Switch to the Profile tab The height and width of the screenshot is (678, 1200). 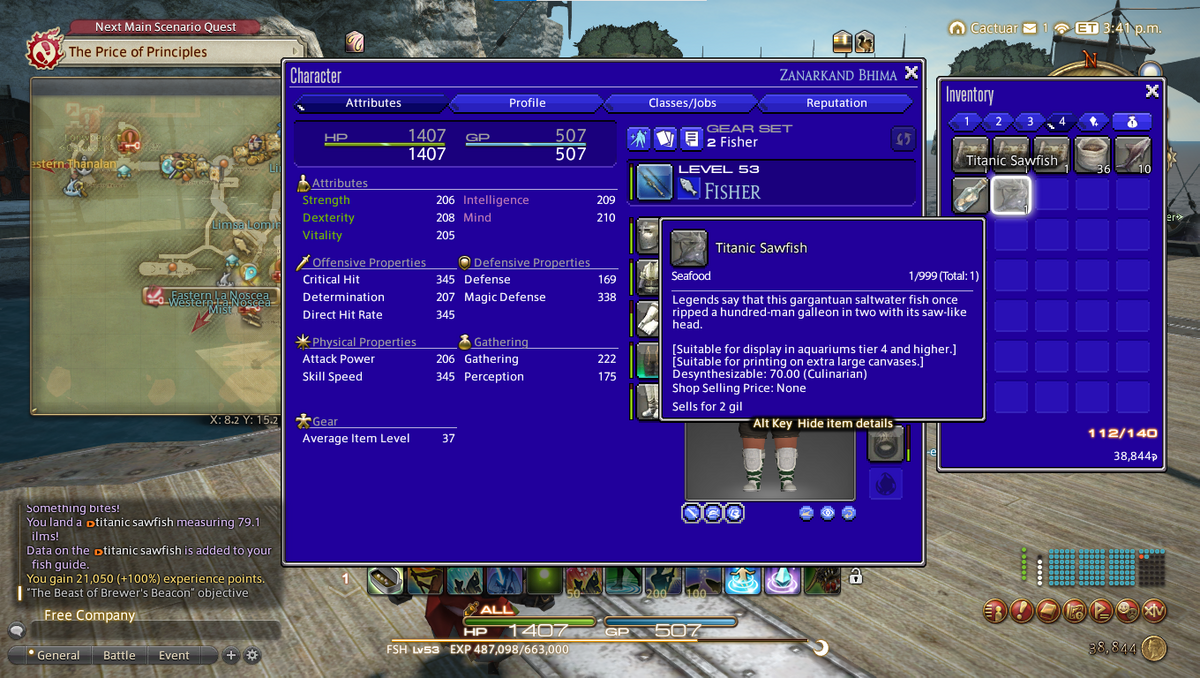coord(527,103)
